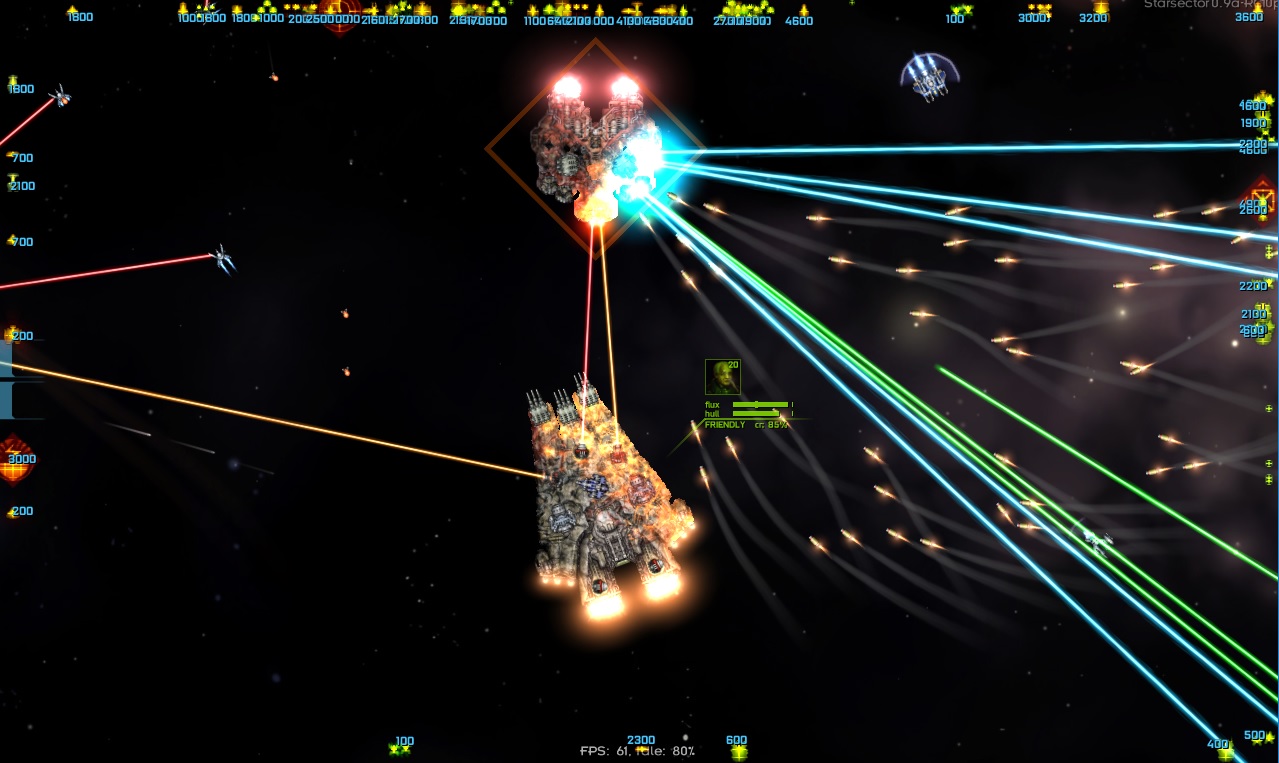The width and height of the screenshot is (1279, 763).
Task: Click the friendly ship's officer portrait
Action: coord(722,377)
